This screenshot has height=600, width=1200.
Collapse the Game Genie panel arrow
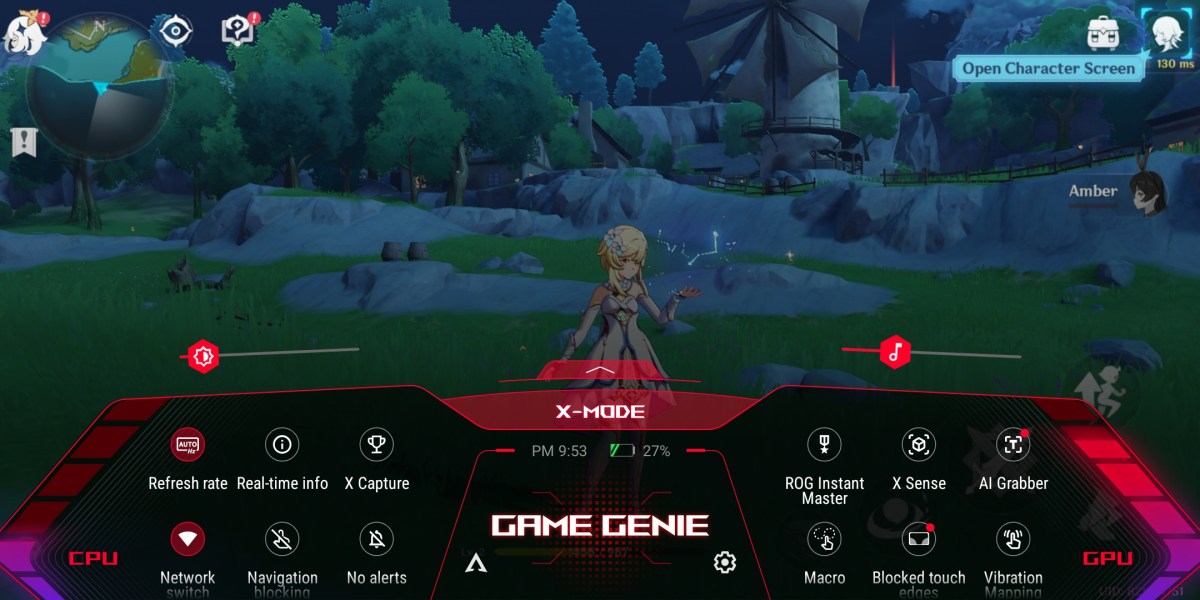click(x=600, y=370)
